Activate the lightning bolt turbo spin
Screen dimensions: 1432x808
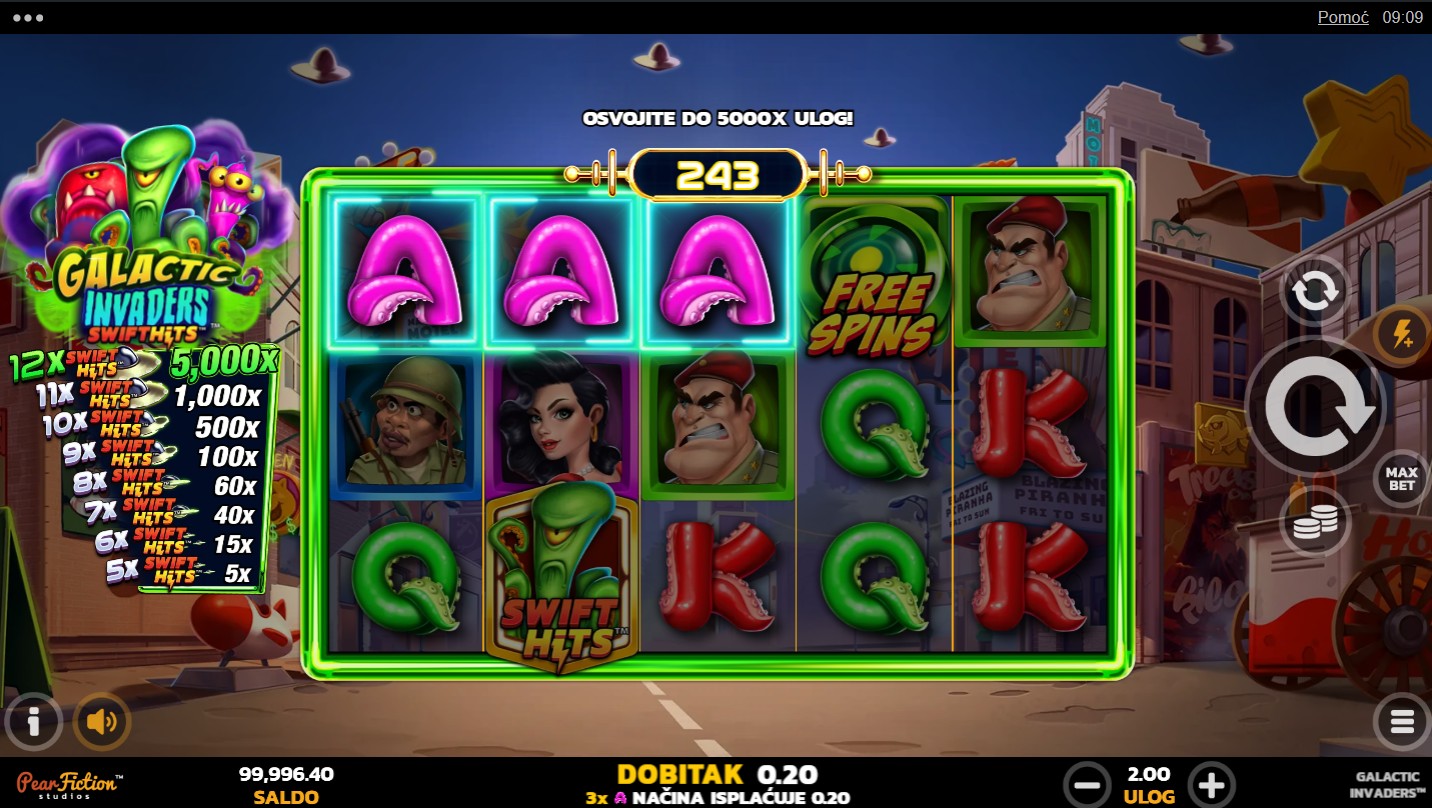[1401, 335]
